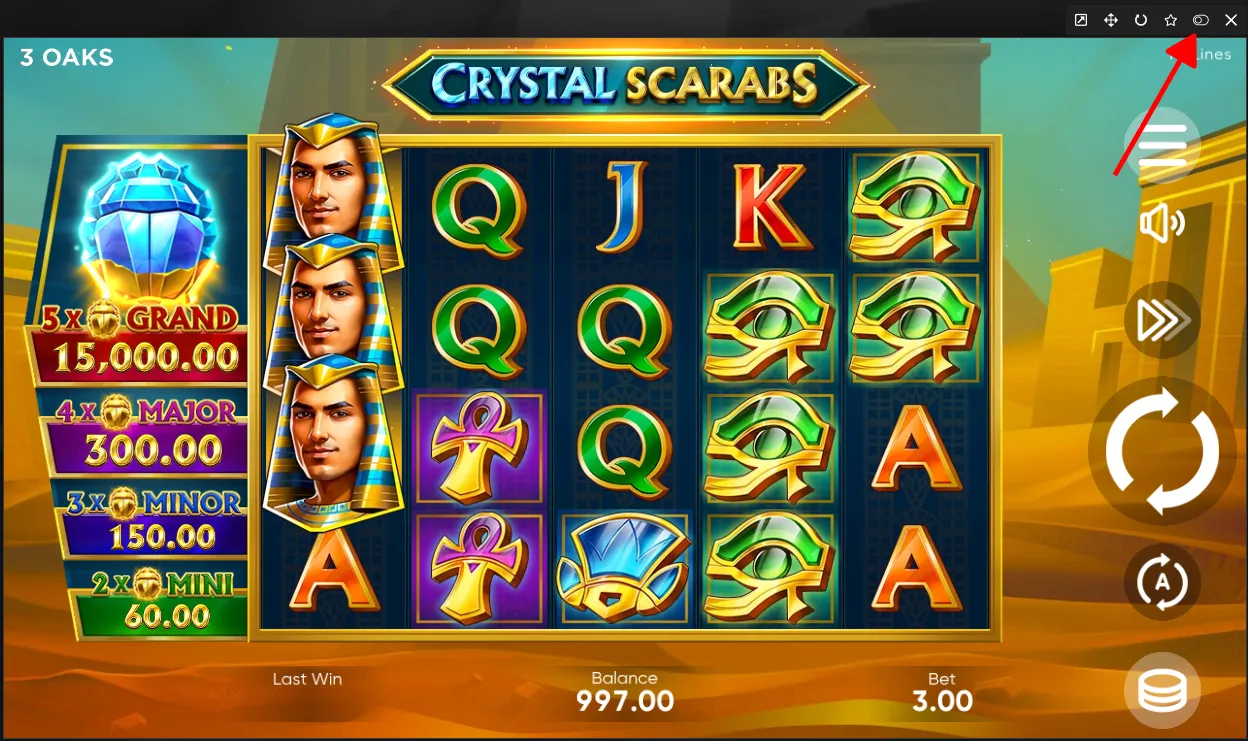Click the four-way move arrows icon
1248x741 pixels.
(1111, 20)
